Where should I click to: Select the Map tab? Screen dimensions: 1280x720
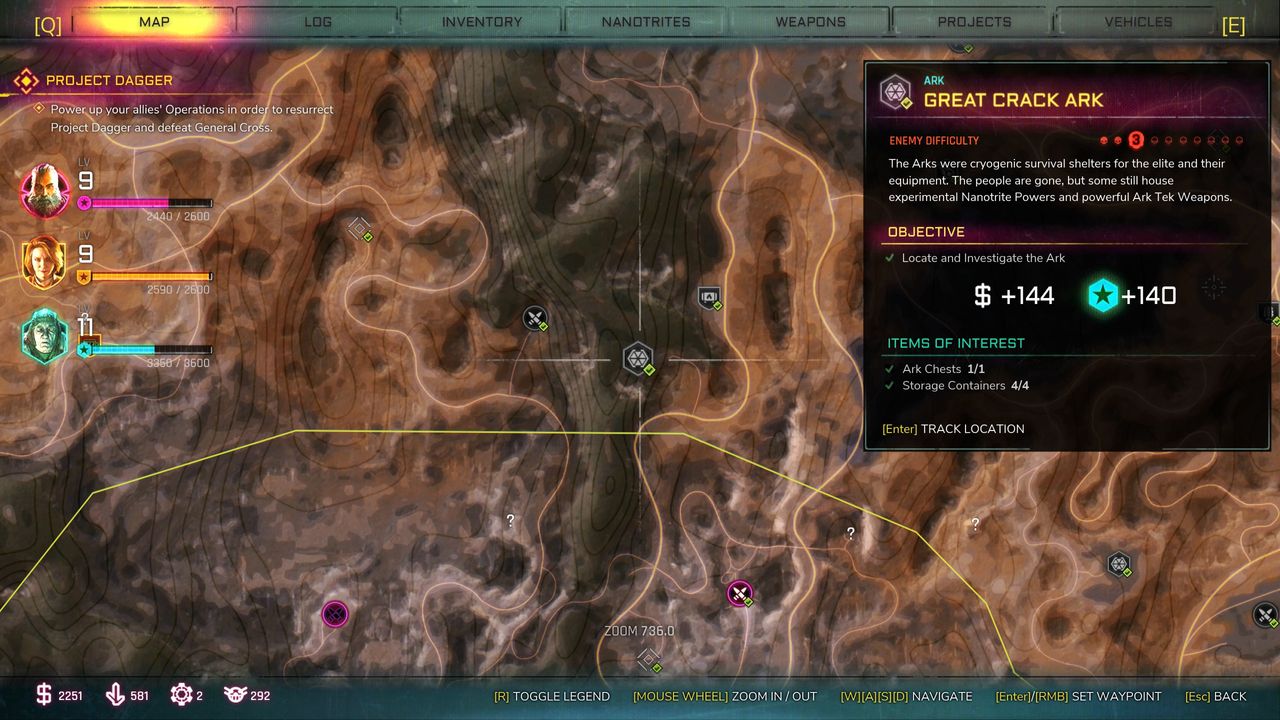pos(154,21)
